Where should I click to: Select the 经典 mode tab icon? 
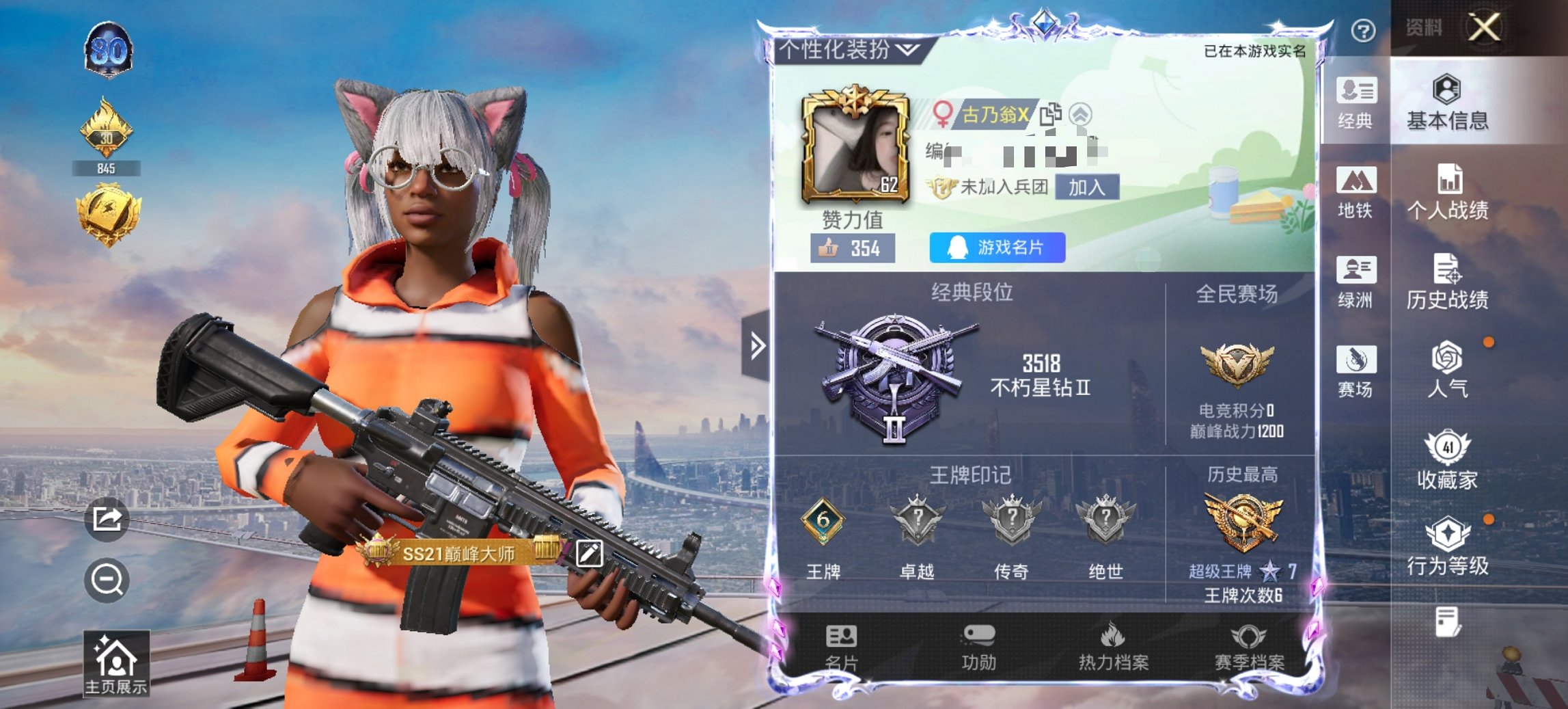[1357, 103]
